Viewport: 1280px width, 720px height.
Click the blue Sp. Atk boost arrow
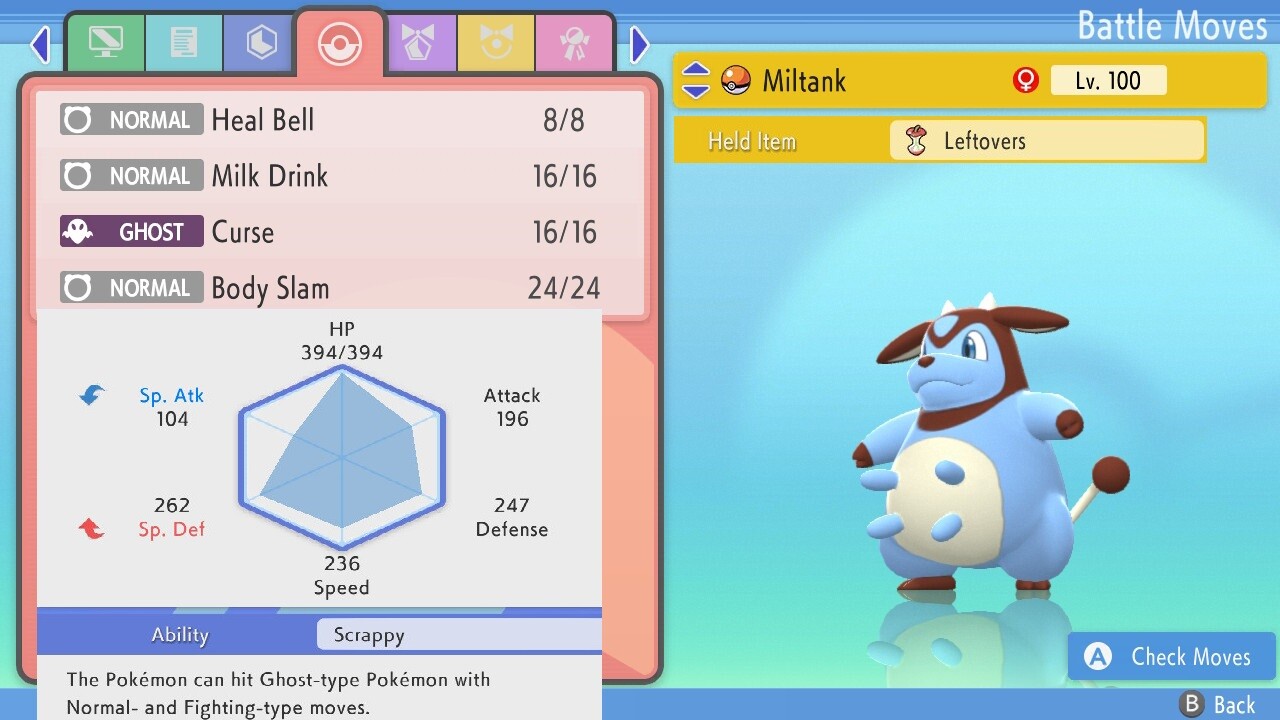[90, 394]
